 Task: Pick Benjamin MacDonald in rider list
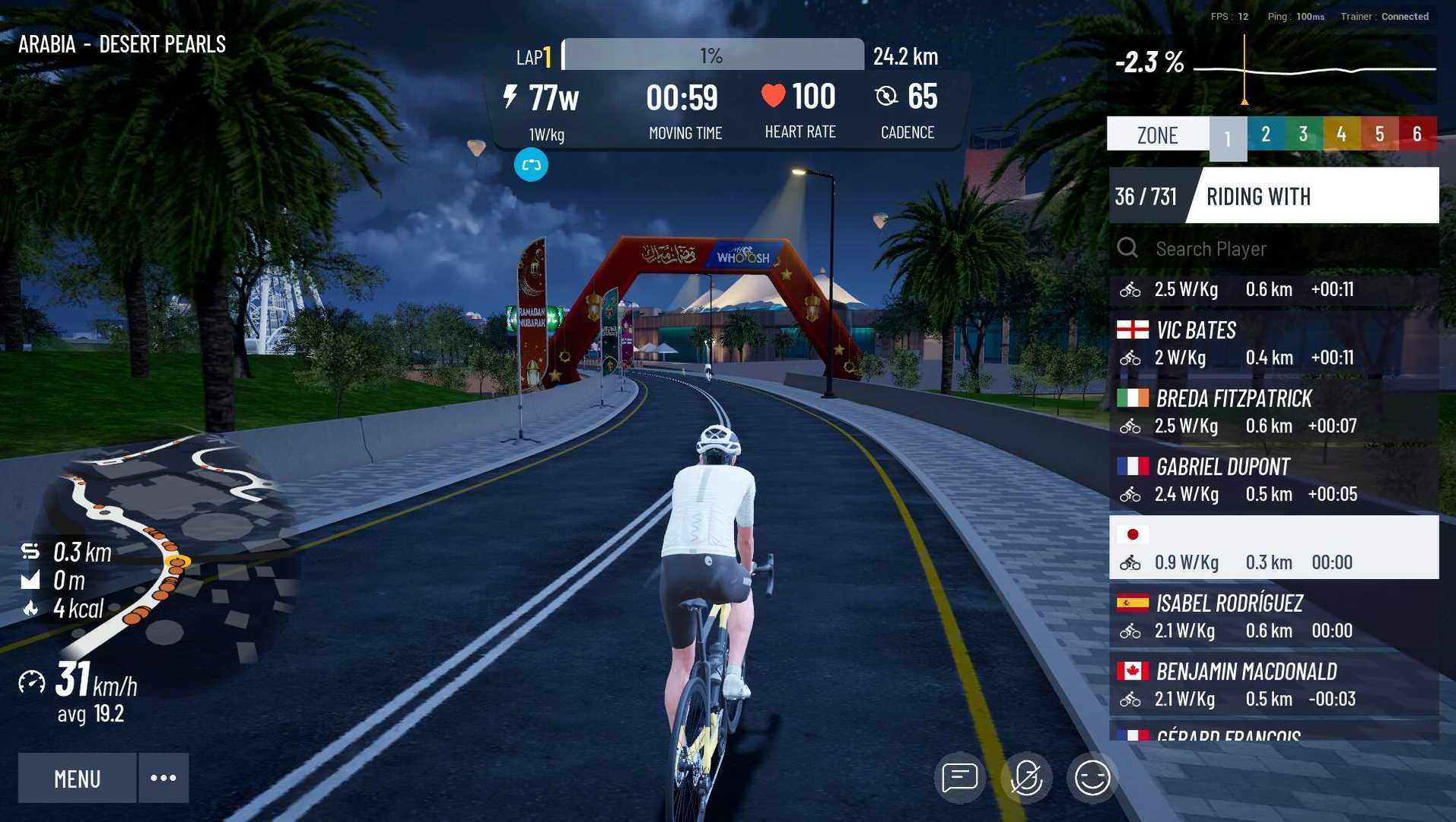coord(1273,685)
